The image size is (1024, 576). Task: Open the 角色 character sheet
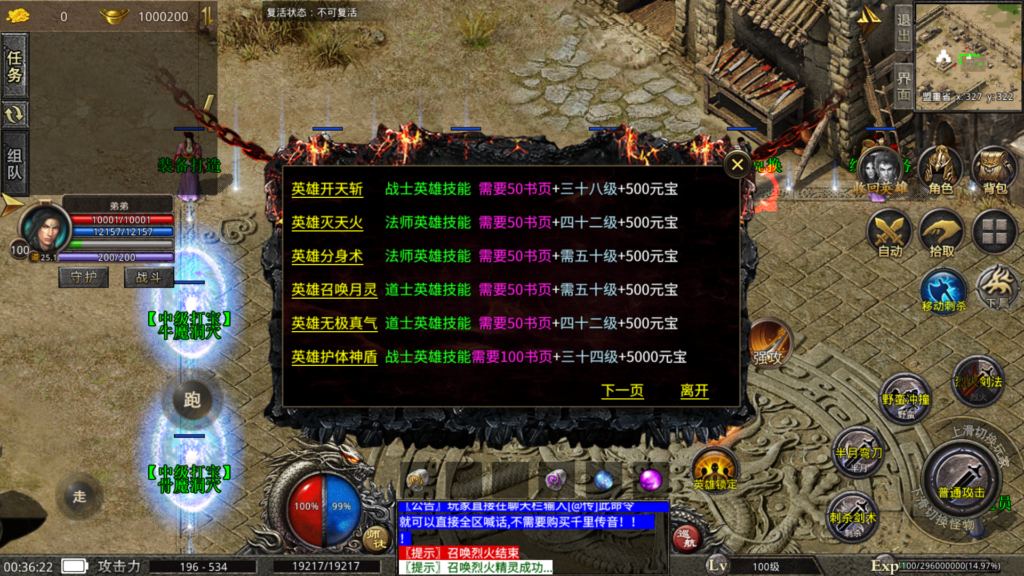coord(940,169)
